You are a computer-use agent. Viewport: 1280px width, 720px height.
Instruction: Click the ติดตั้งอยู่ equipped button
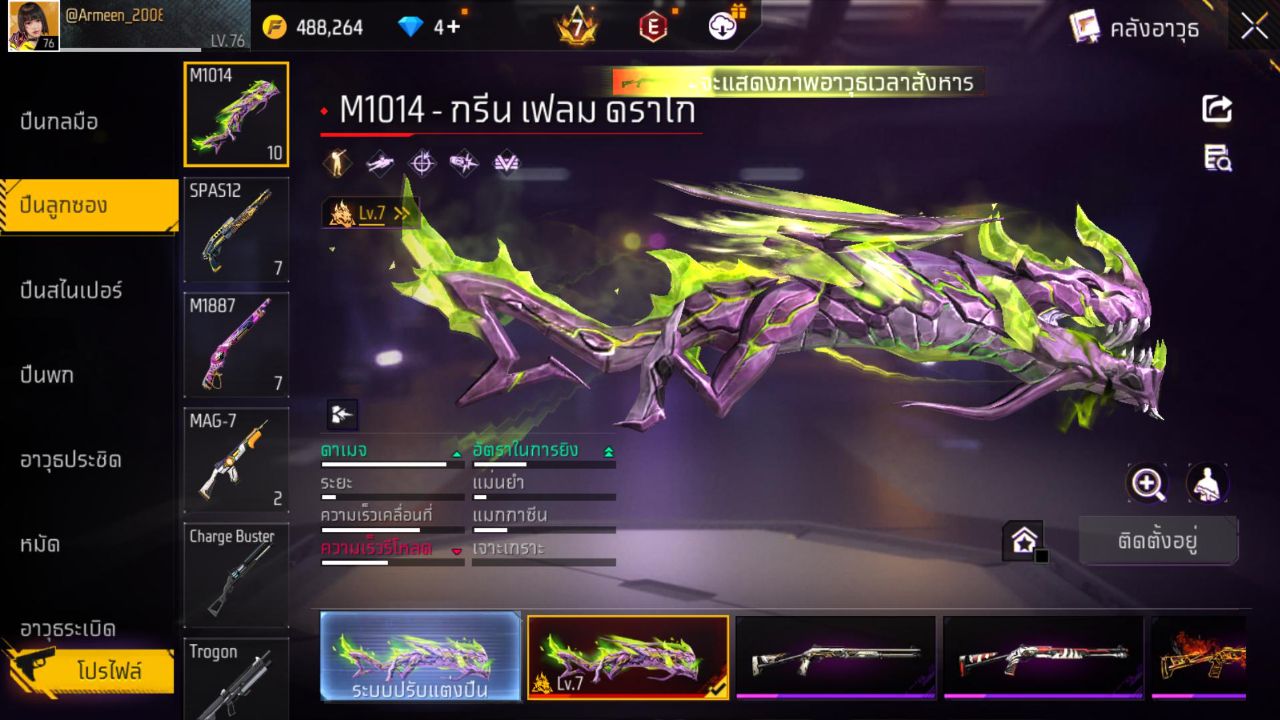(x=1158, y=541)
